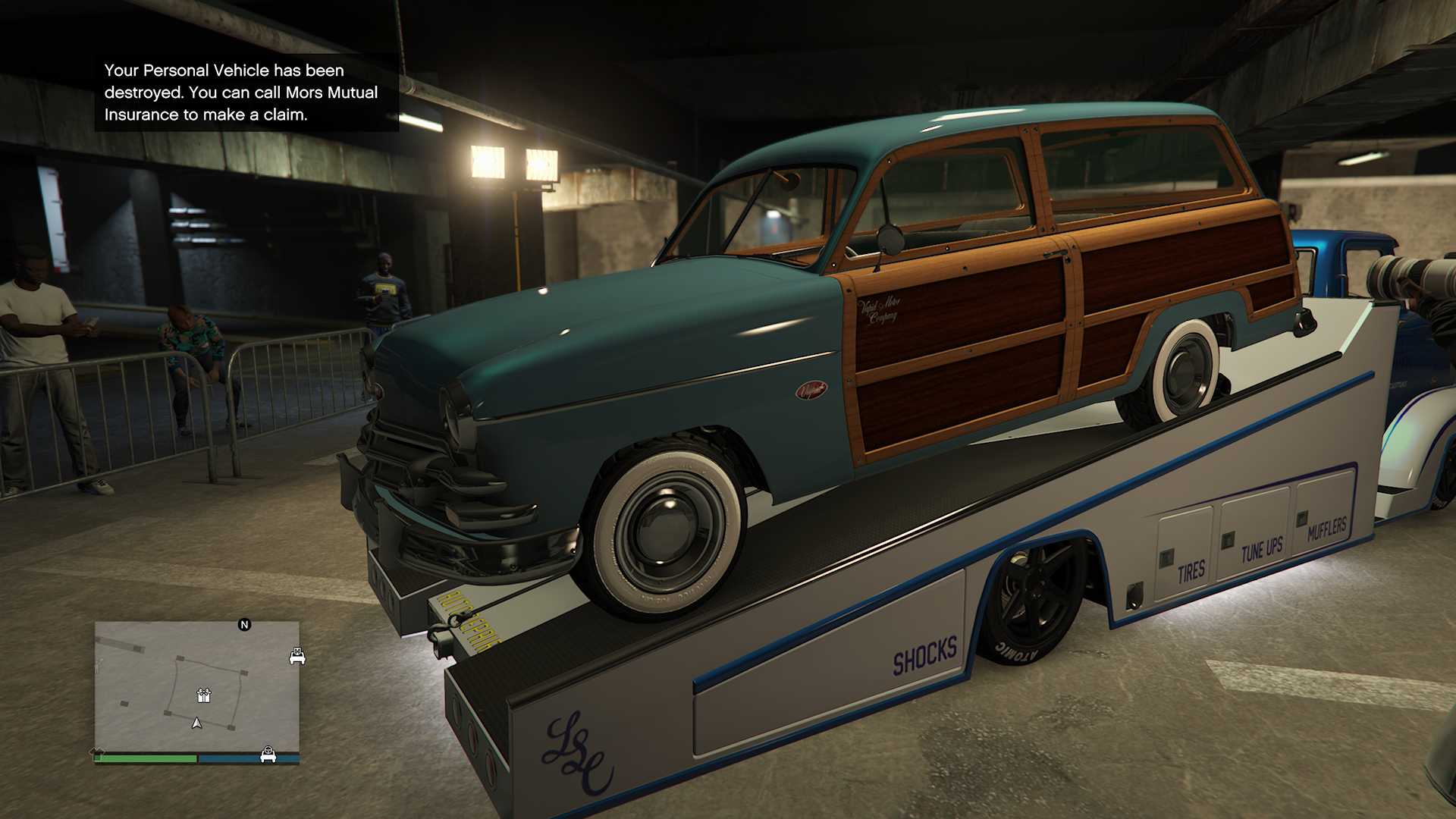Select the white player arrow on the minimap

pyautogui.click(x=197, y=723)
